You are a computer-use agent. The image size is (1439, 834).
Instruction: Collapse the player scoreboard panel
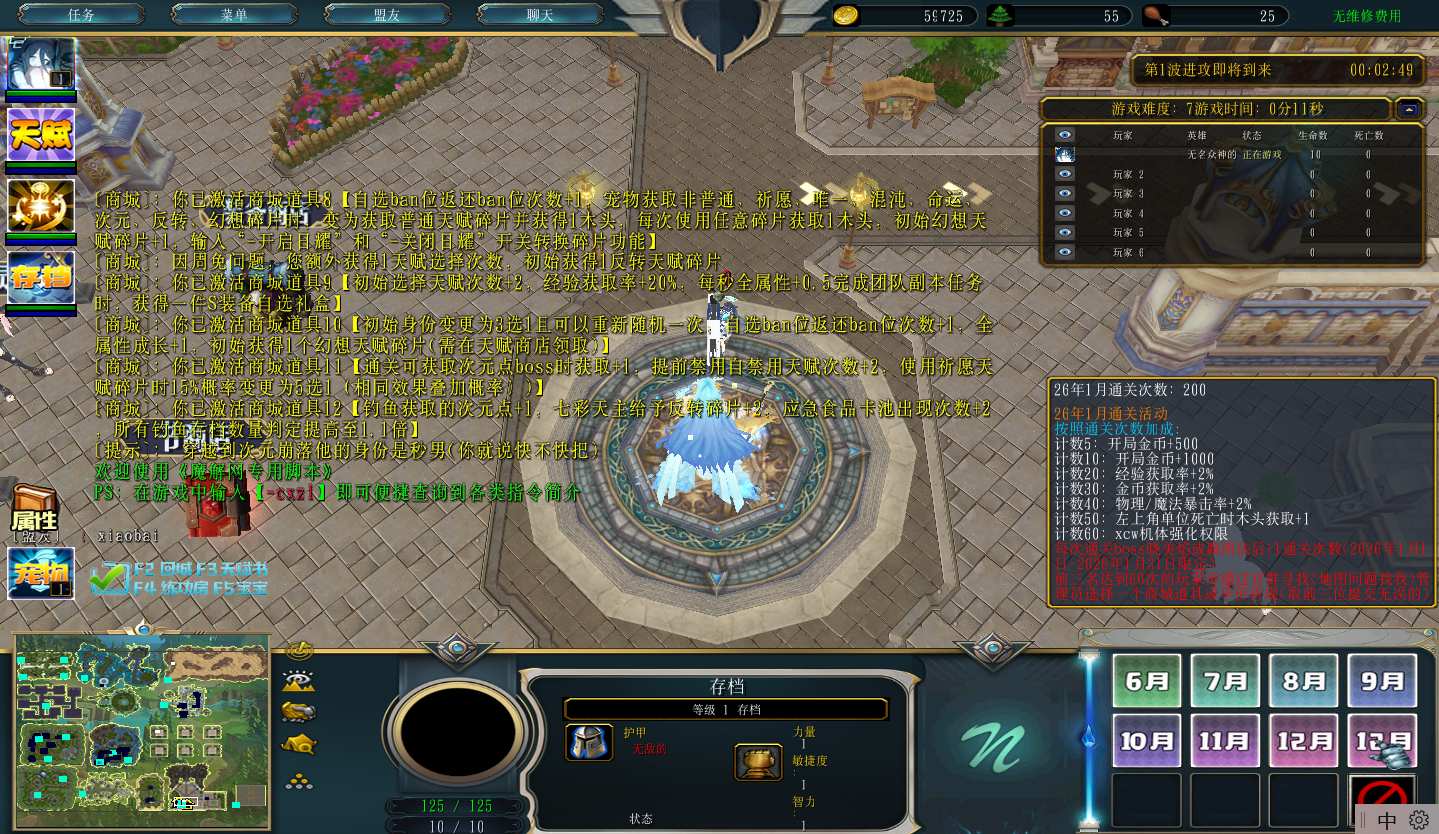[x=1409, y=109]
